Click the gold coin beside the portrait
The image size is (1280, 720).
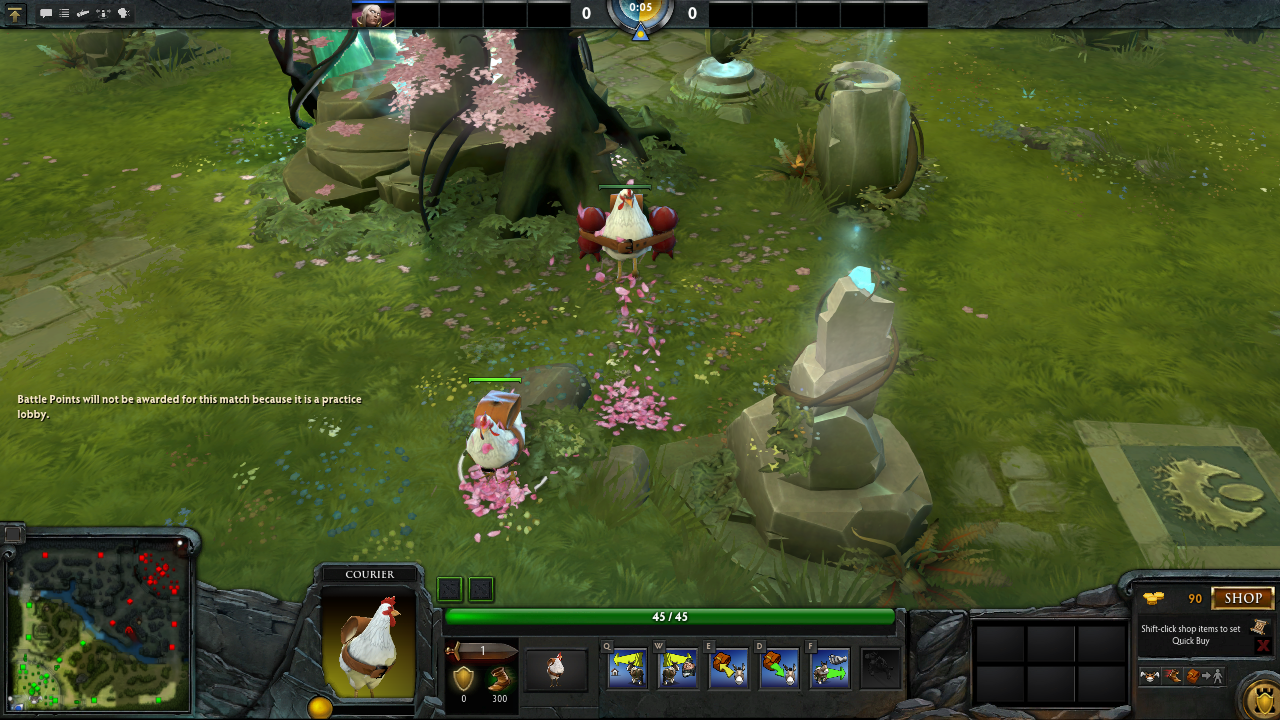tap(320, 708)
